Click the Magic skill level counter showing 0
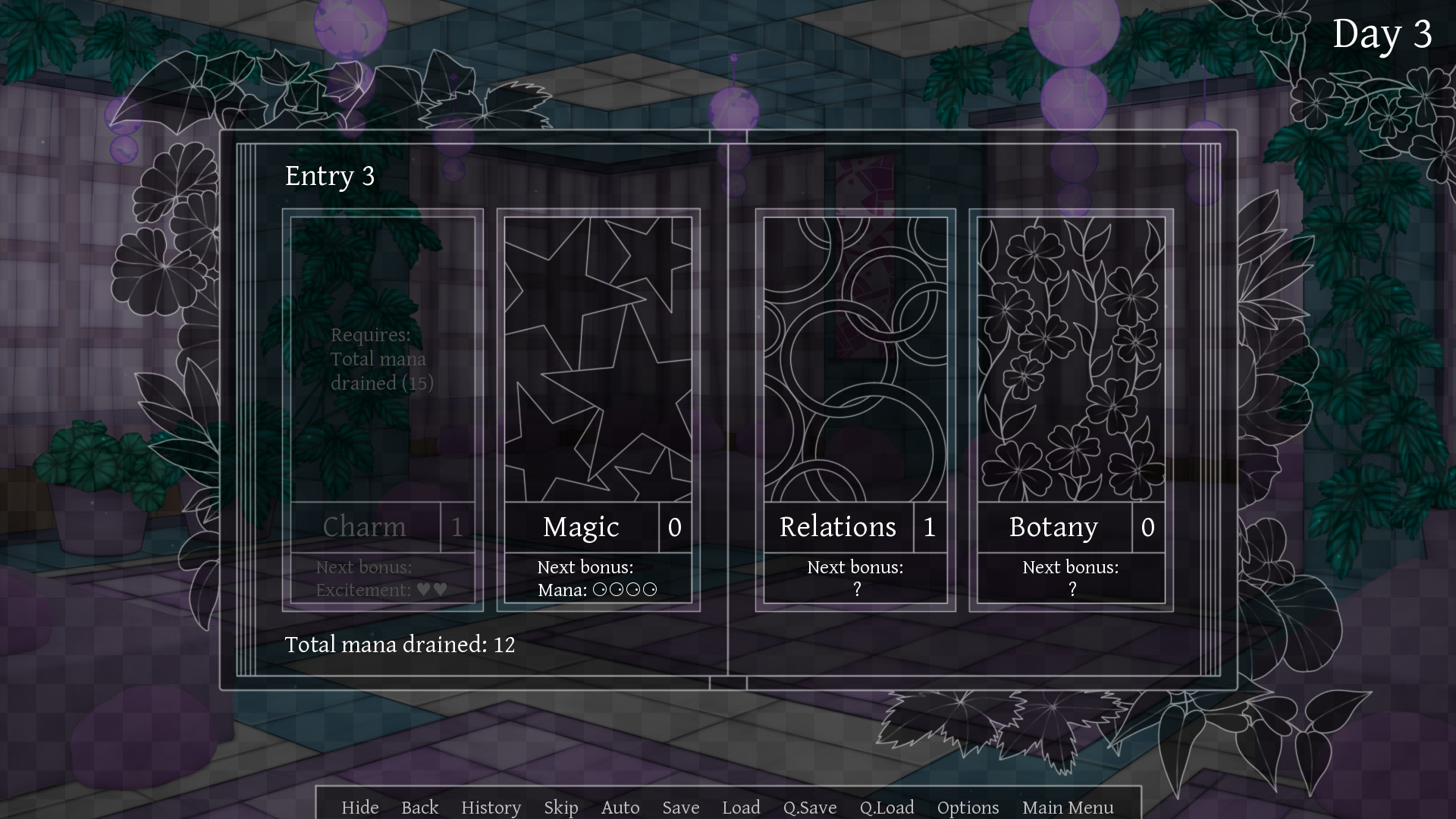The image size is (1456, 819). pyautogui.click(x=674, y=528)
